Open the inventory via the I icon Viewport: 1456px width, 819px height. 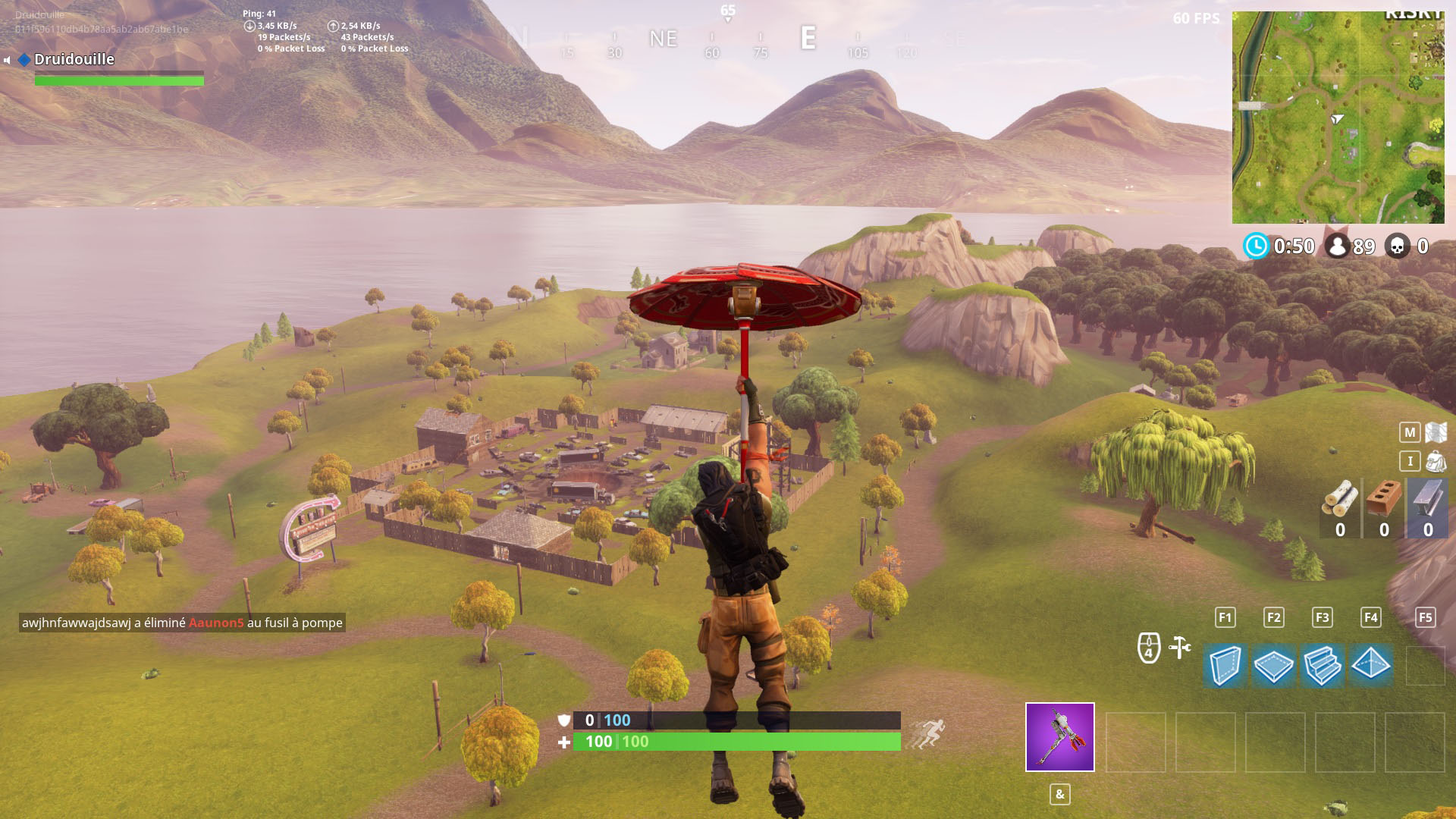coord(1408,460)
